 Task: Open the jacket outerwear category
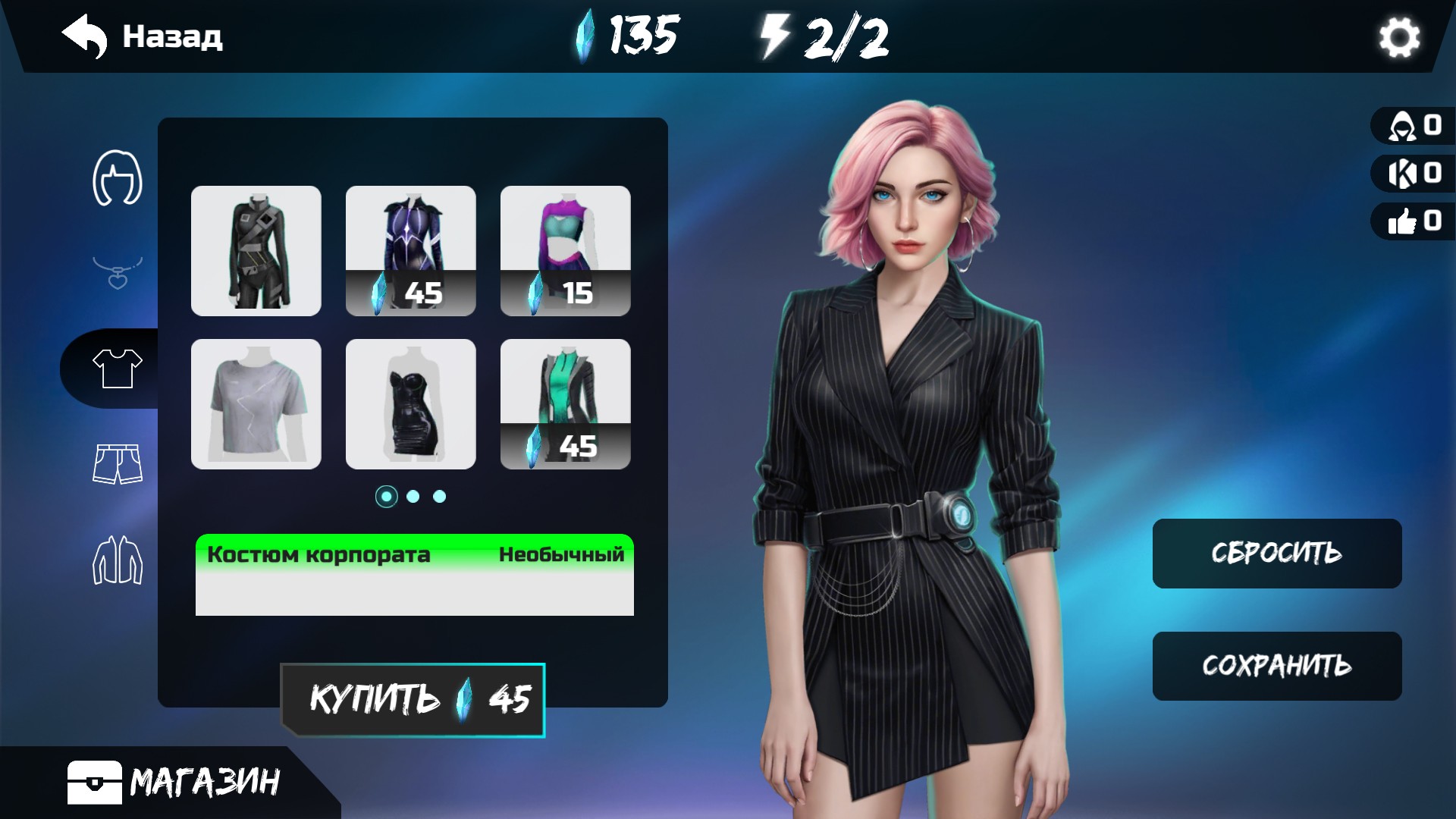(x=118, y=560)
